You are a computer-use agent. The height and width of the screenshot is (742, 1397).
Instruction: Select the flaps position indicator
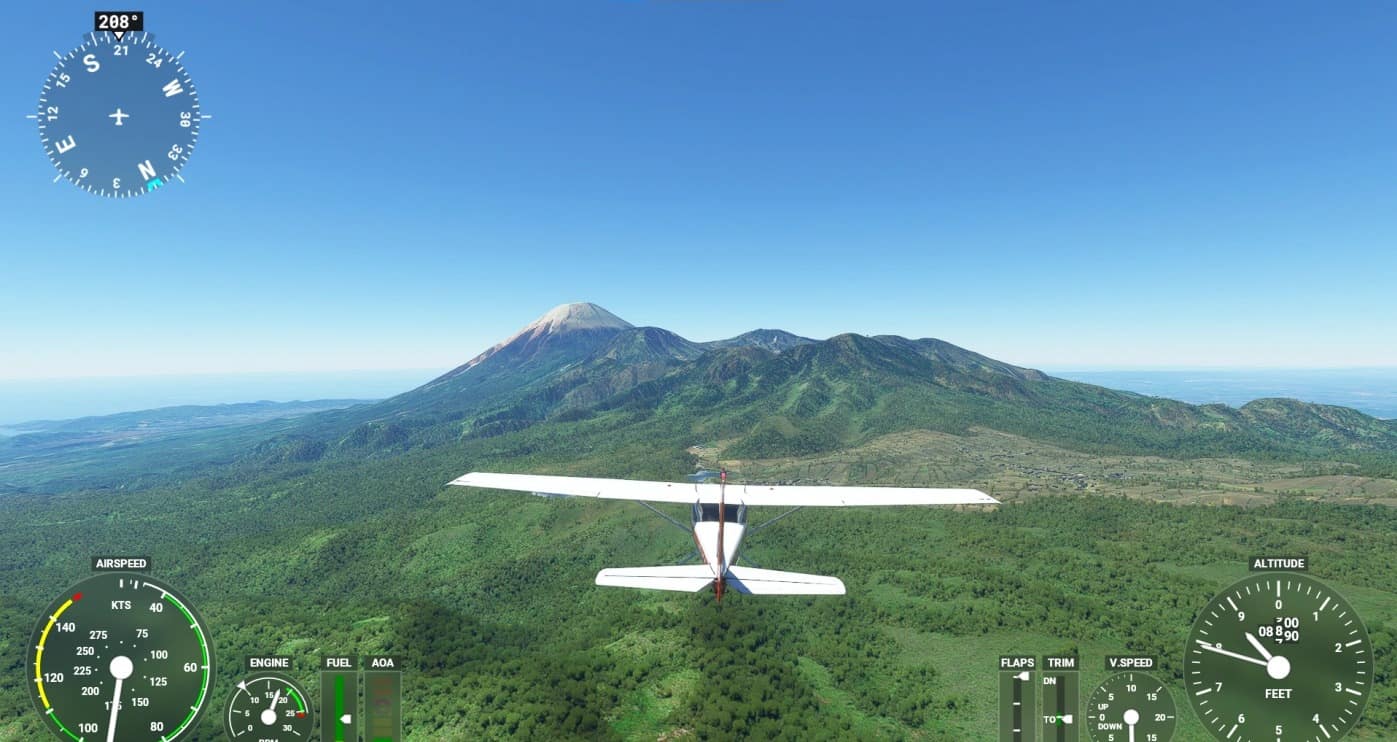[1017, 705]
